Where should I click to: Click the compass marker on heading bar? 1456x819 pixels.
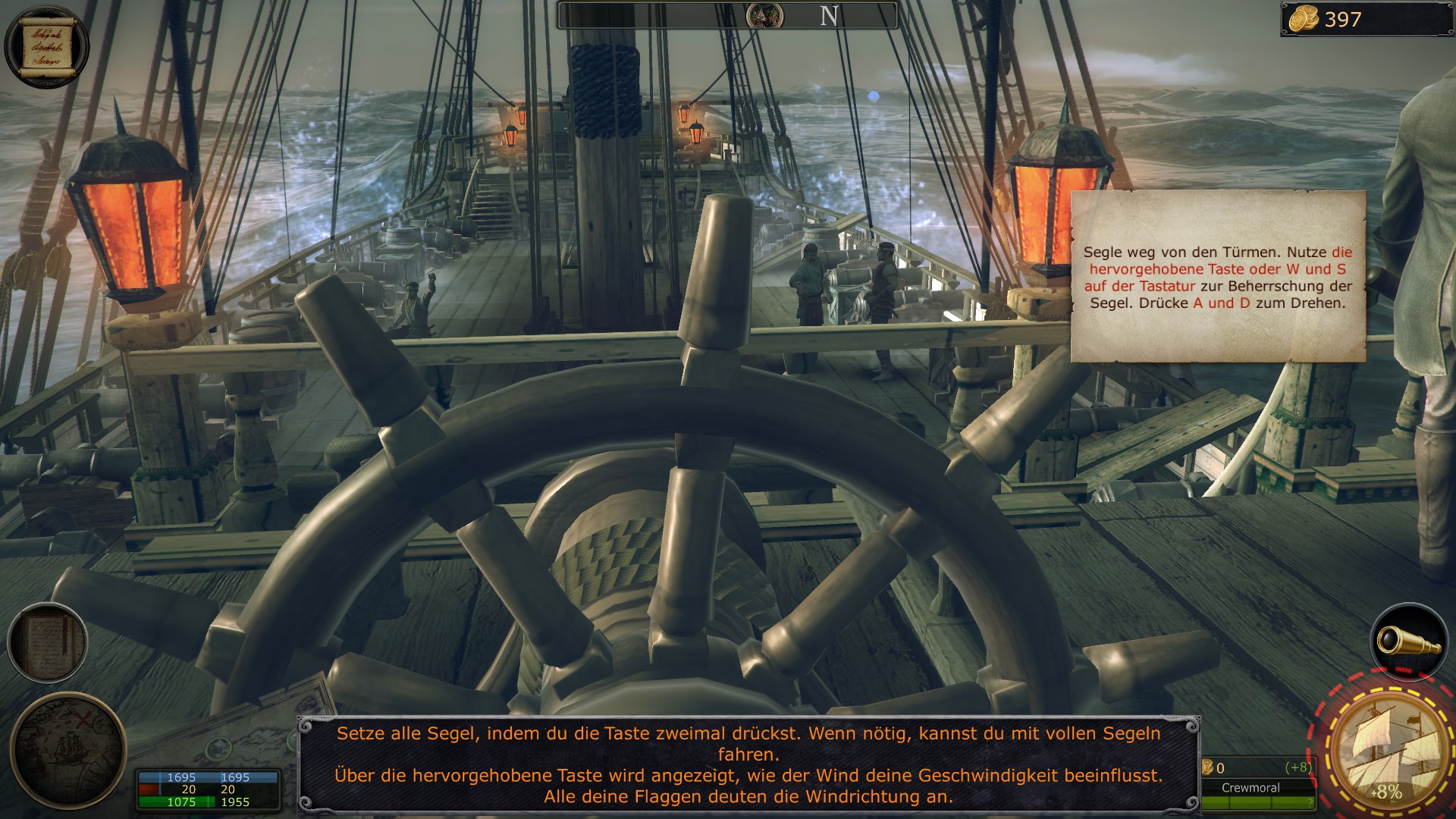(764, 16)
